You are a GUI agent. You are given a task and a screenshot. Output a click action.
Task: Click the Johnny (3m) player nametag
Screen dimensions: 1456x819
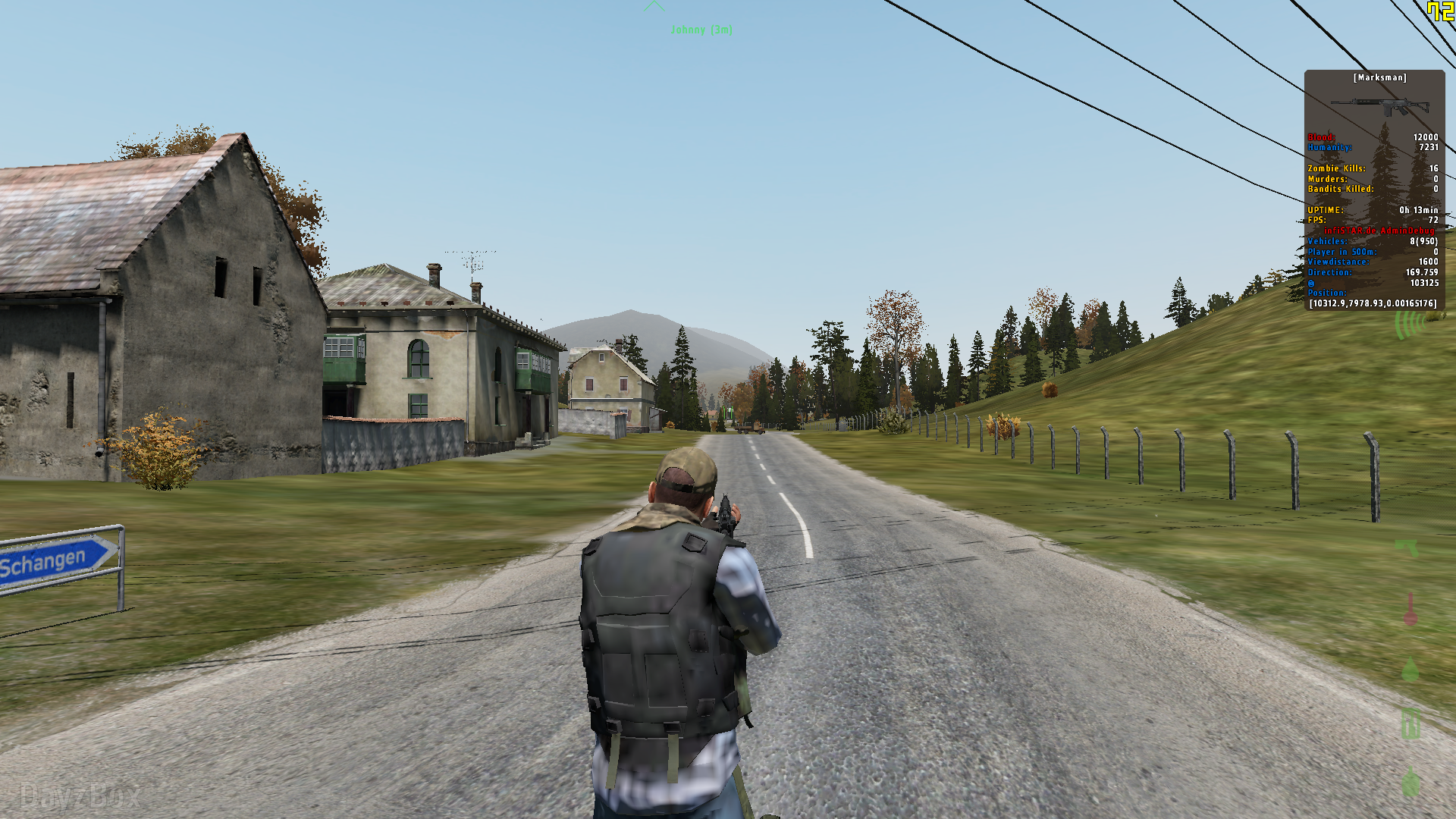[x=701, y=30]
